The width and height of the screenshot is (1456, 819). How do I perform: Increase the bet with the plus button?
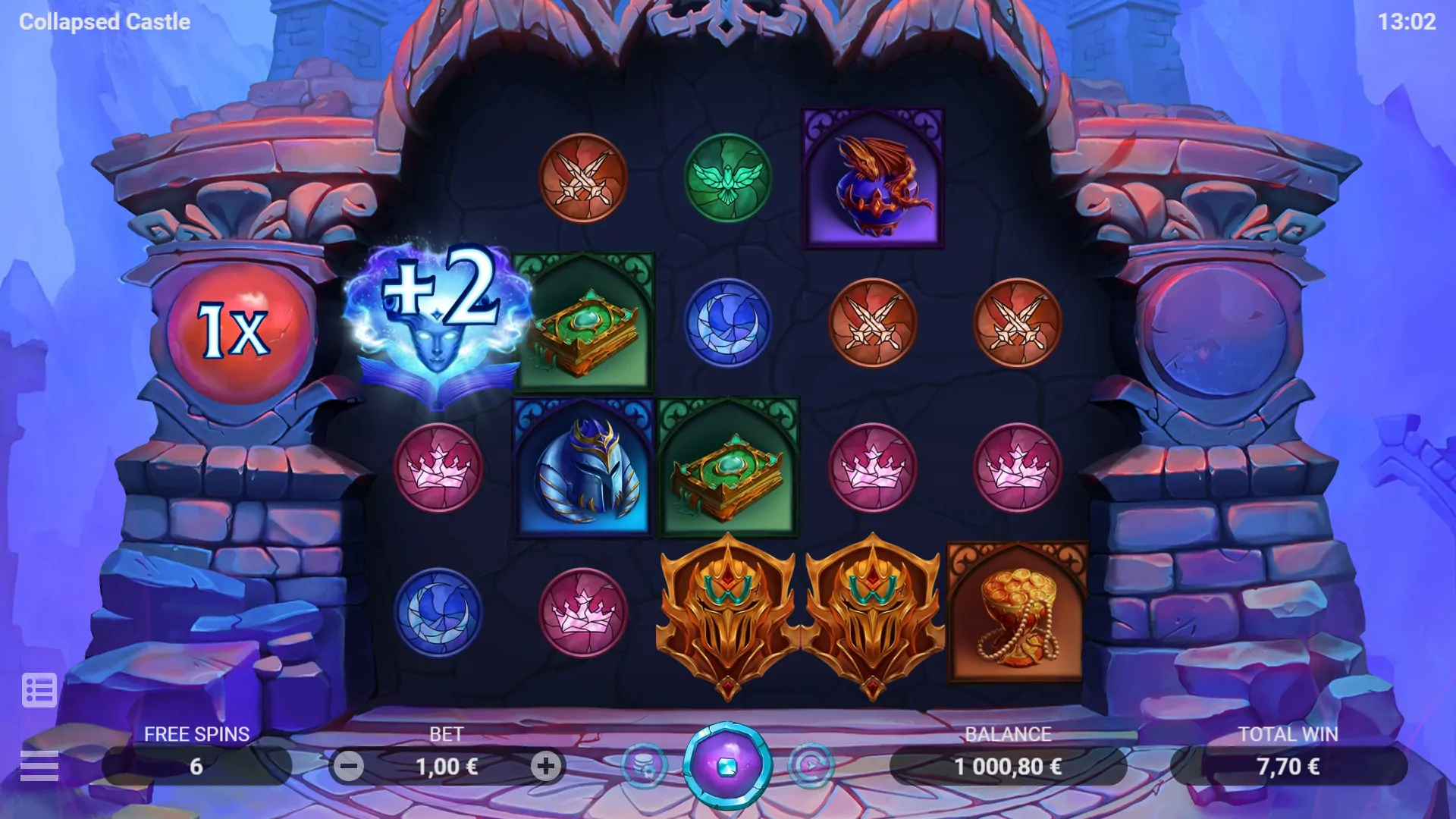pos(544,766)
